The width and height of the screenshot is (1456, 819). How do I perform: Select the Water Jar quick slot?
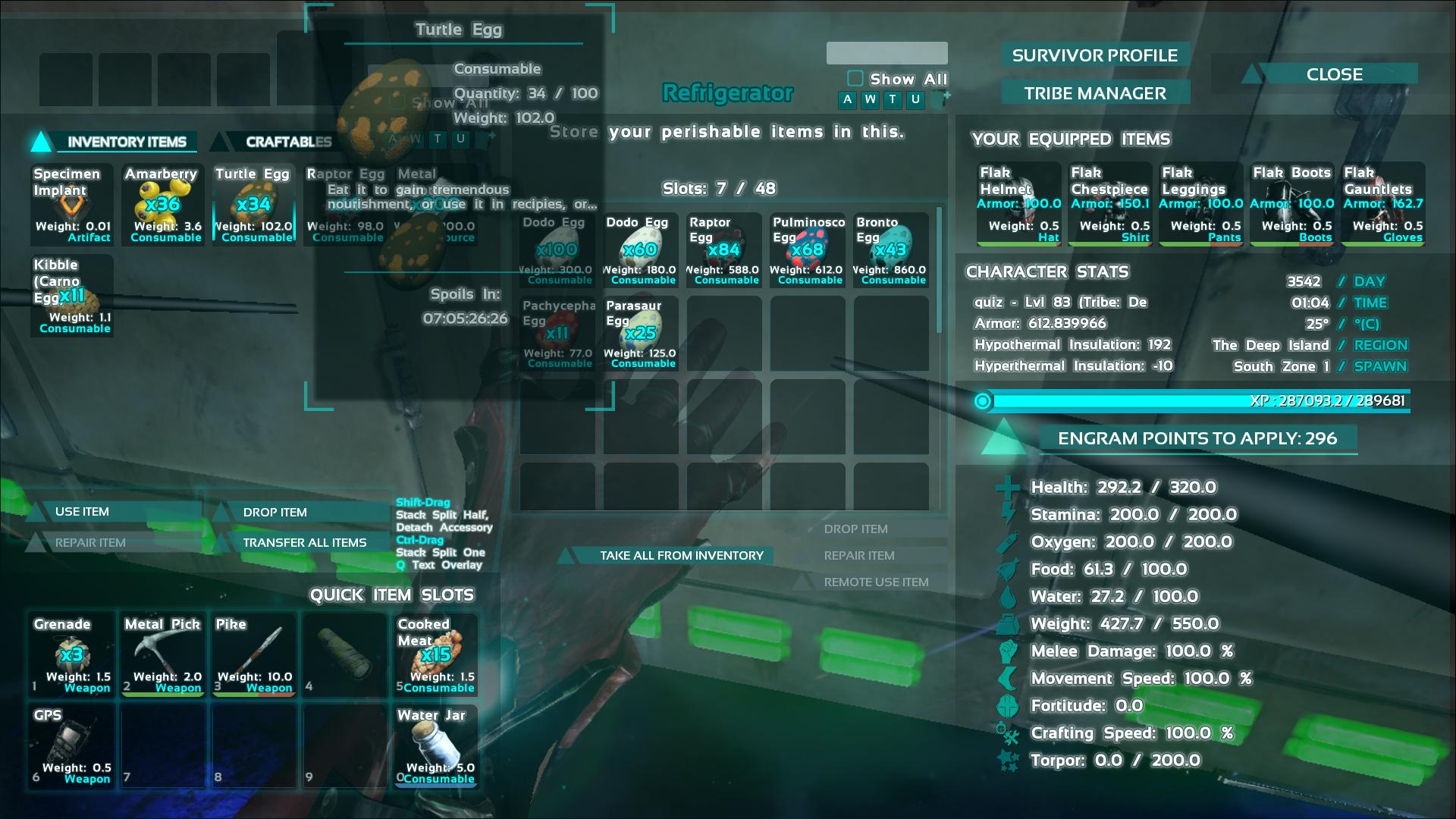[436, 746]
